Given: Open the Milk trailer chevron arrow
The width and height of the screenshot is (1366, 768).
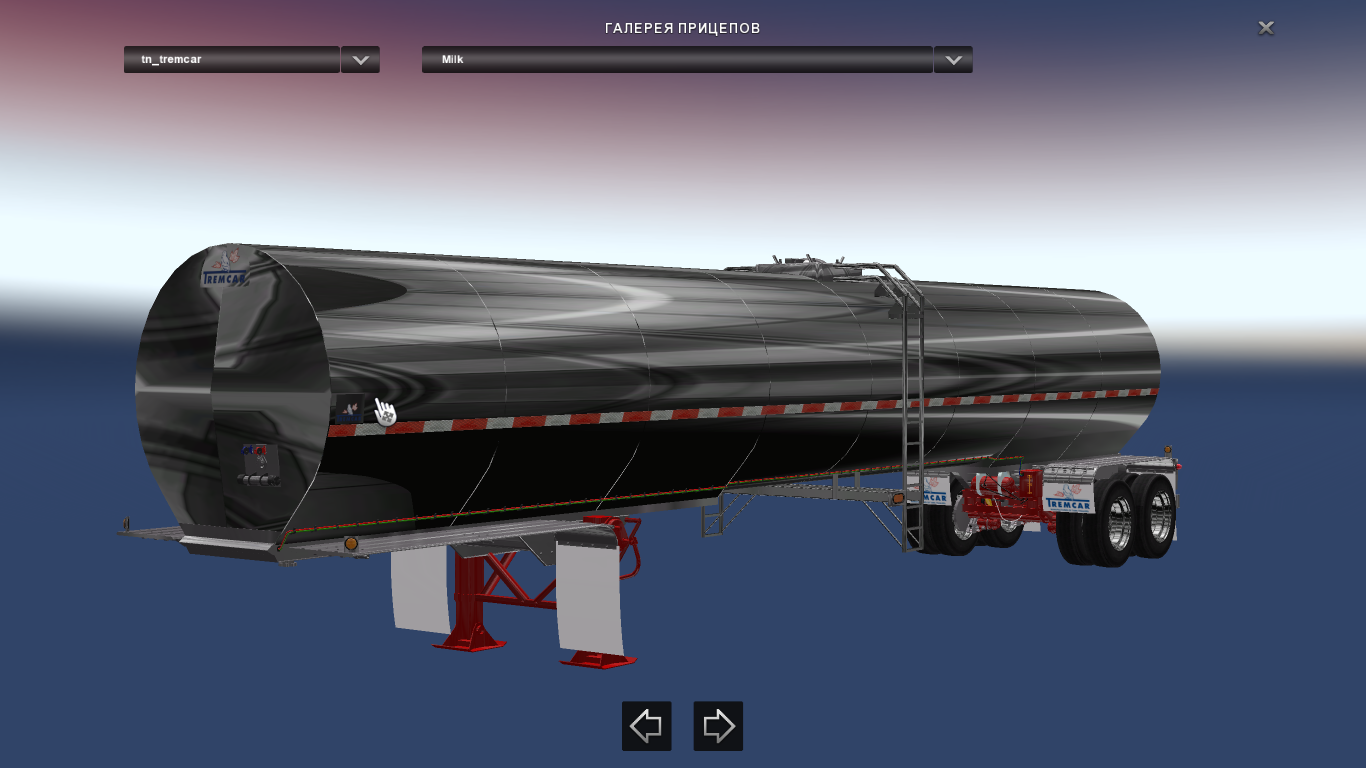Looking at the screenshot, I should pyautogui.click(x=952, y=60).
